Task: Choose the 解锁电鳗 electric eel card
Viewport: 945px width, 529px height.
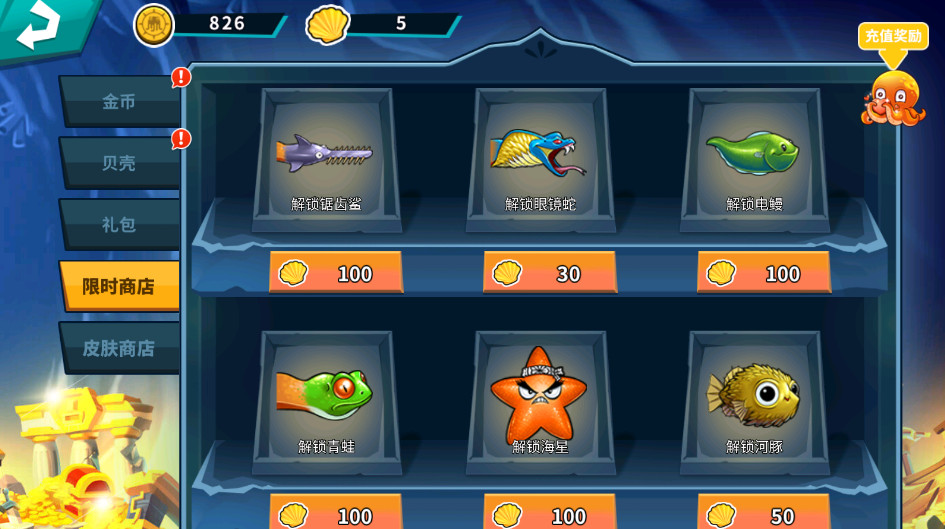Action: point(754,160)
